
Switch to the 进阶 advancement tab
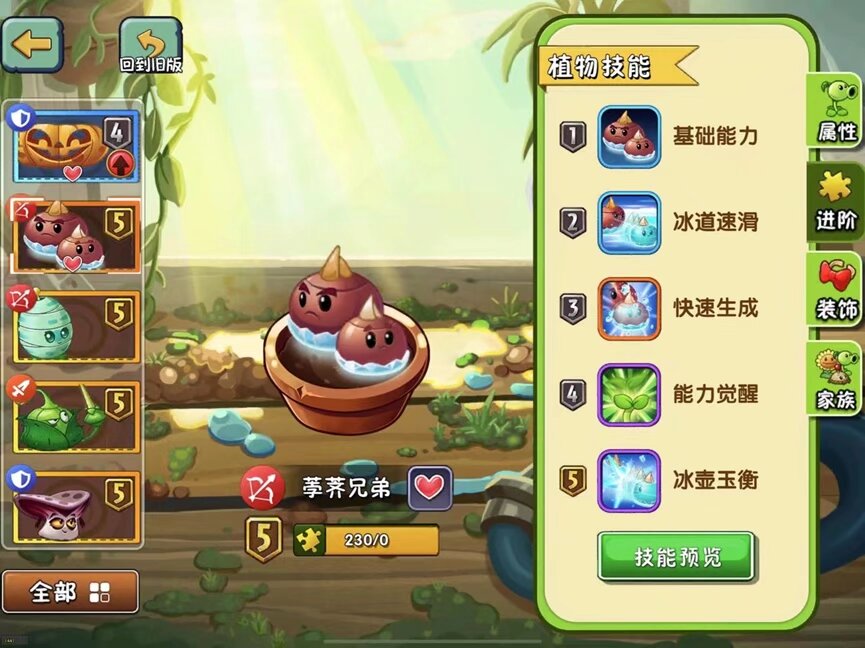point(836,201)
